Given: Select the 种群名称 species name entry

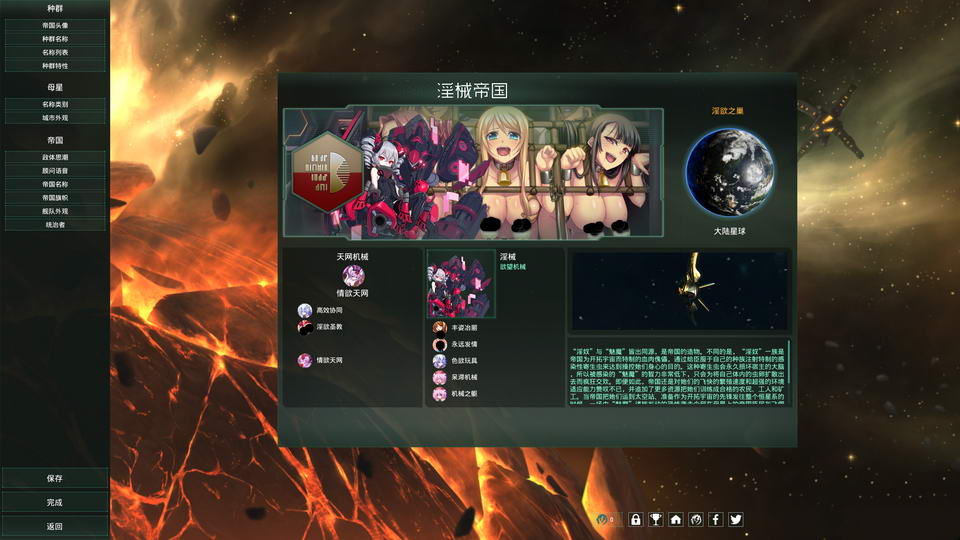Looking at the screenshot, I should click(x=55, y=38).
